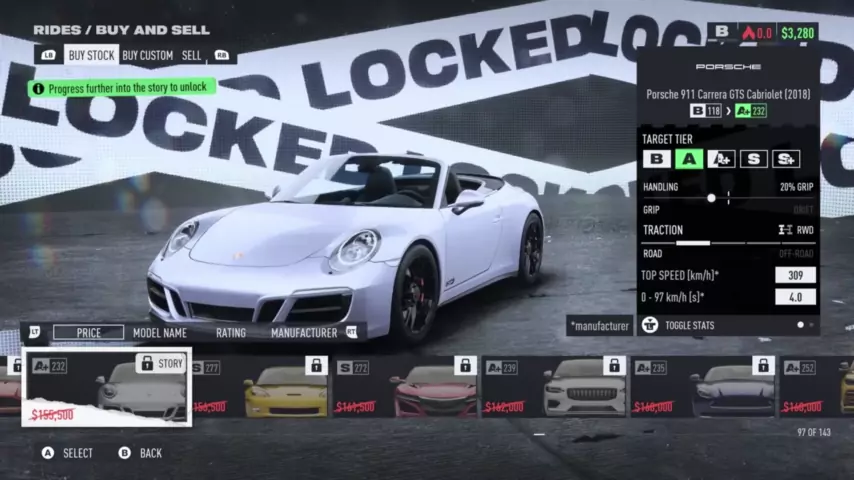Viewport: 854px width, 480px height.
Task: Switch to the Buy Stock tab
Action: 90,56
